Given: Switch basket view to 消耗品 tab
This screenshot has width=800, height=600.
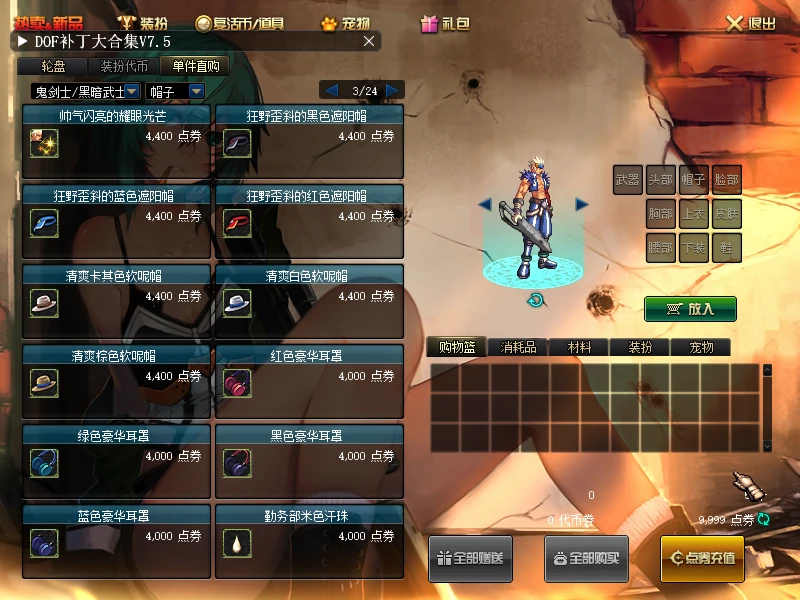Looking at the screenshot, I should point(518,347).
